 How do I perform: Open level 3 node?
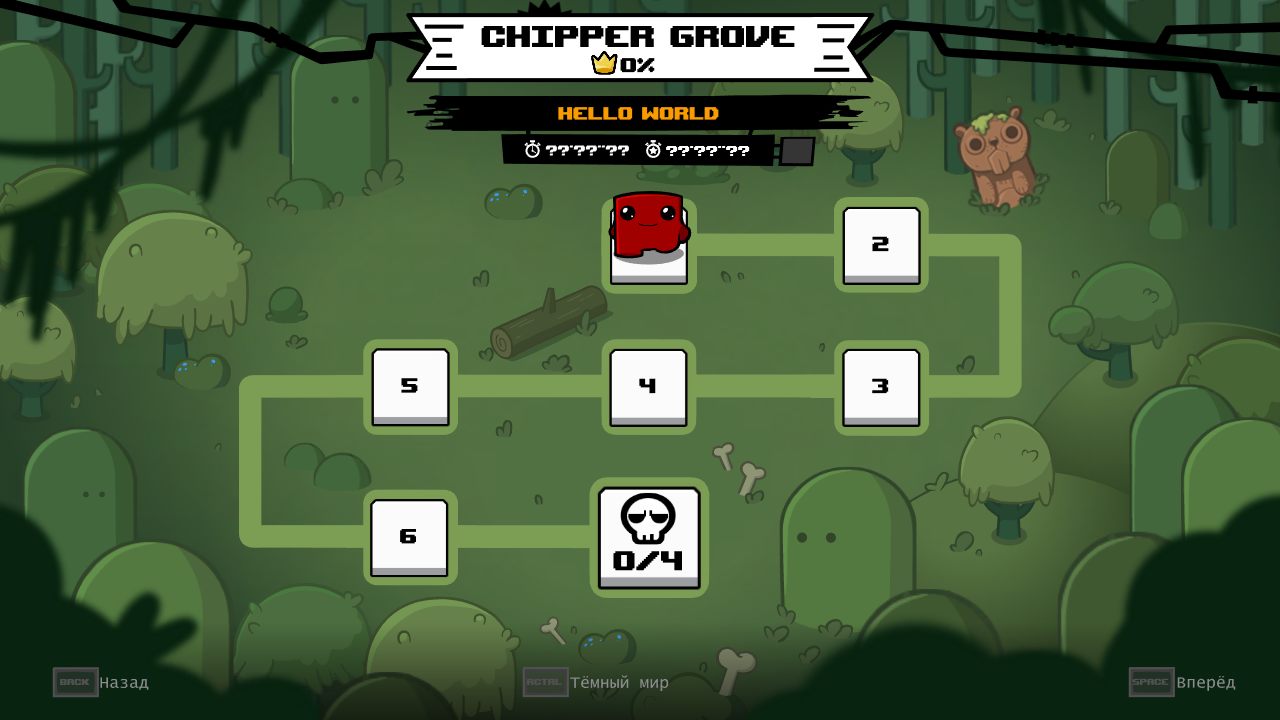tap(880, 386)
